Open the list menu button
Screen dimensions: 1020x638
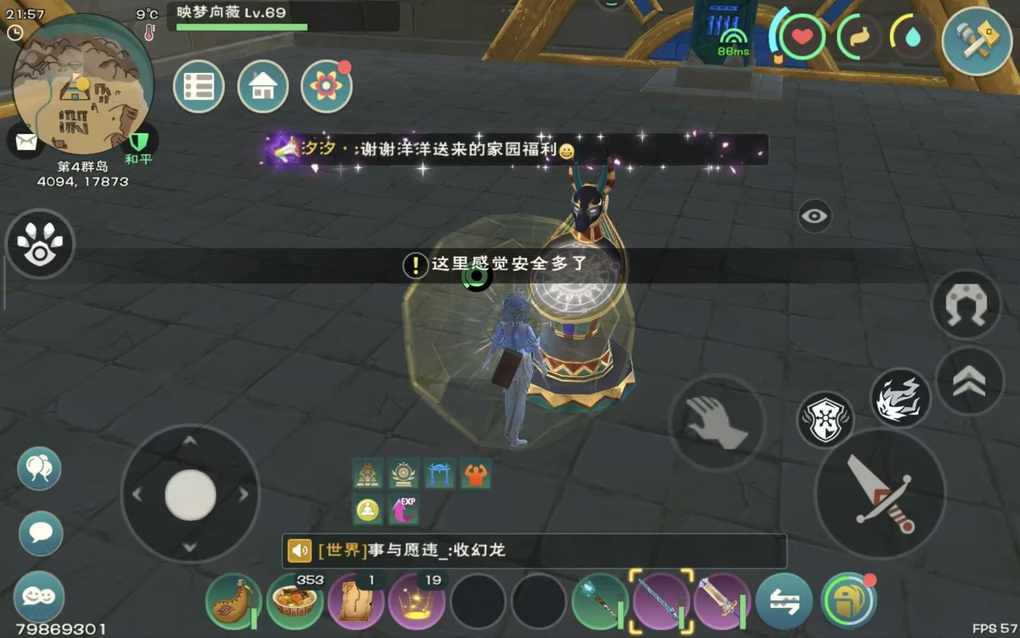pos(198,87)
